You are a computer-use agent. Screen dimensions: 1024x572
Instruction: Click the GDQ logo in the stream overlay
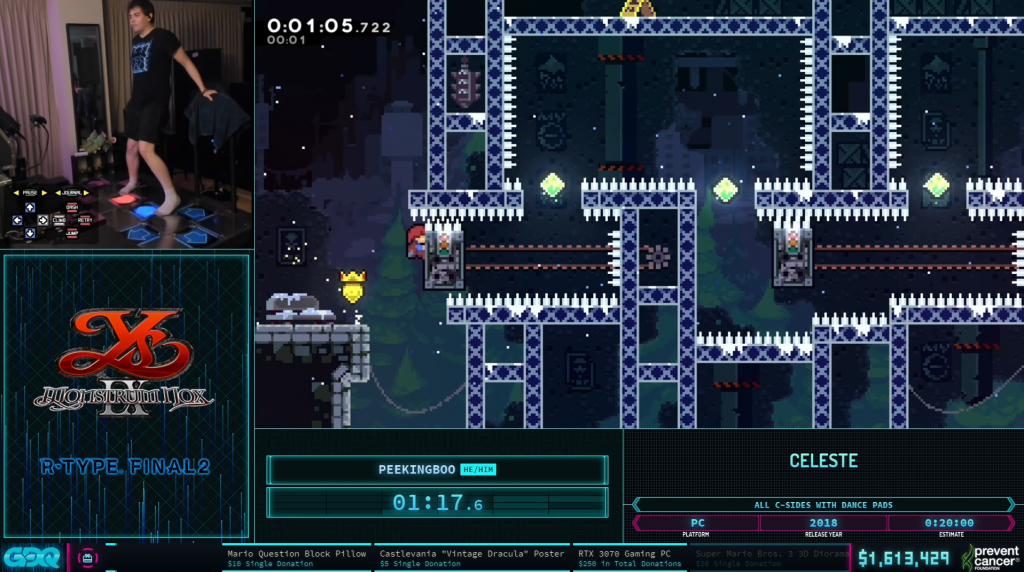[31, 557]
